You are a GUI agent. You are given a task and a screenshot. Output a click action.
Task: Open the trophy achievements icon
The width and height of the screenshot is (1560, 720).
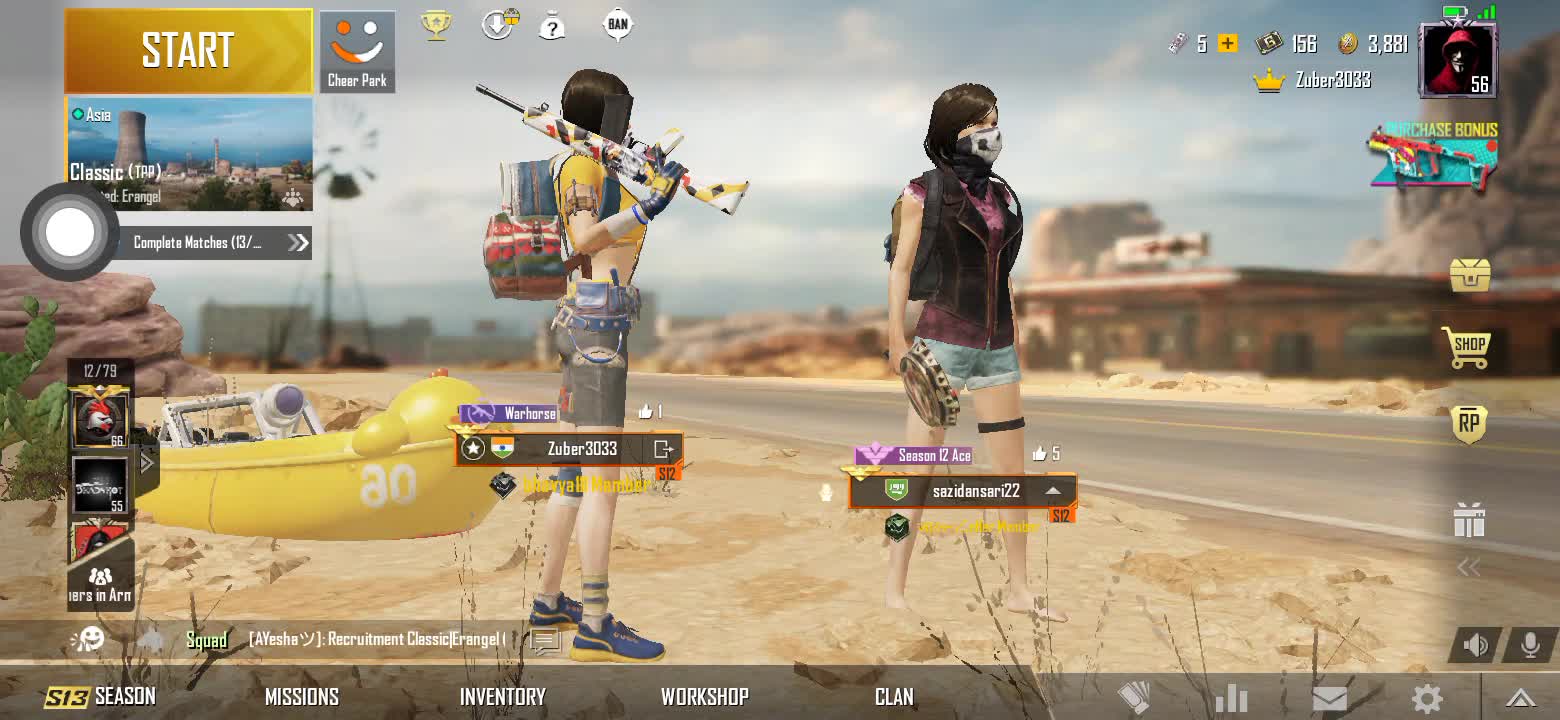435,25
